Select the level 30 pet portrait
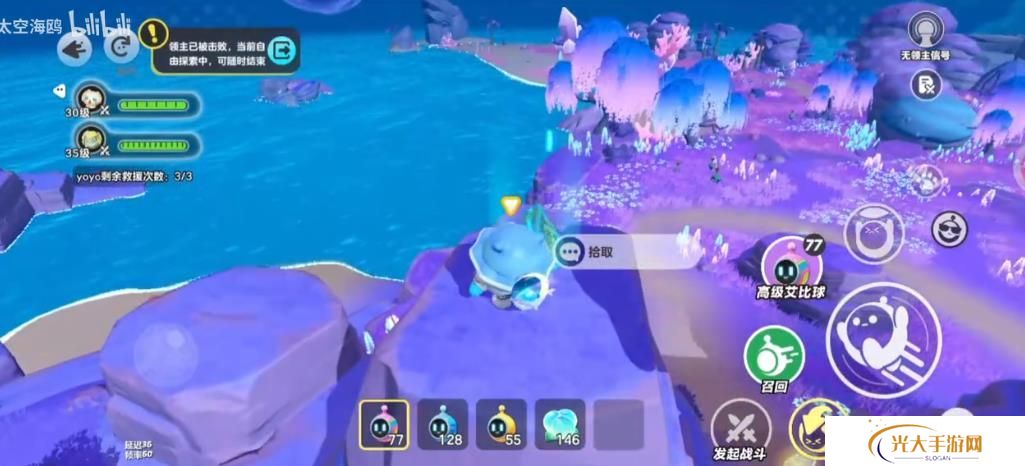The height and width of the screenshot is (466, 1025). [x=91, y=100]
